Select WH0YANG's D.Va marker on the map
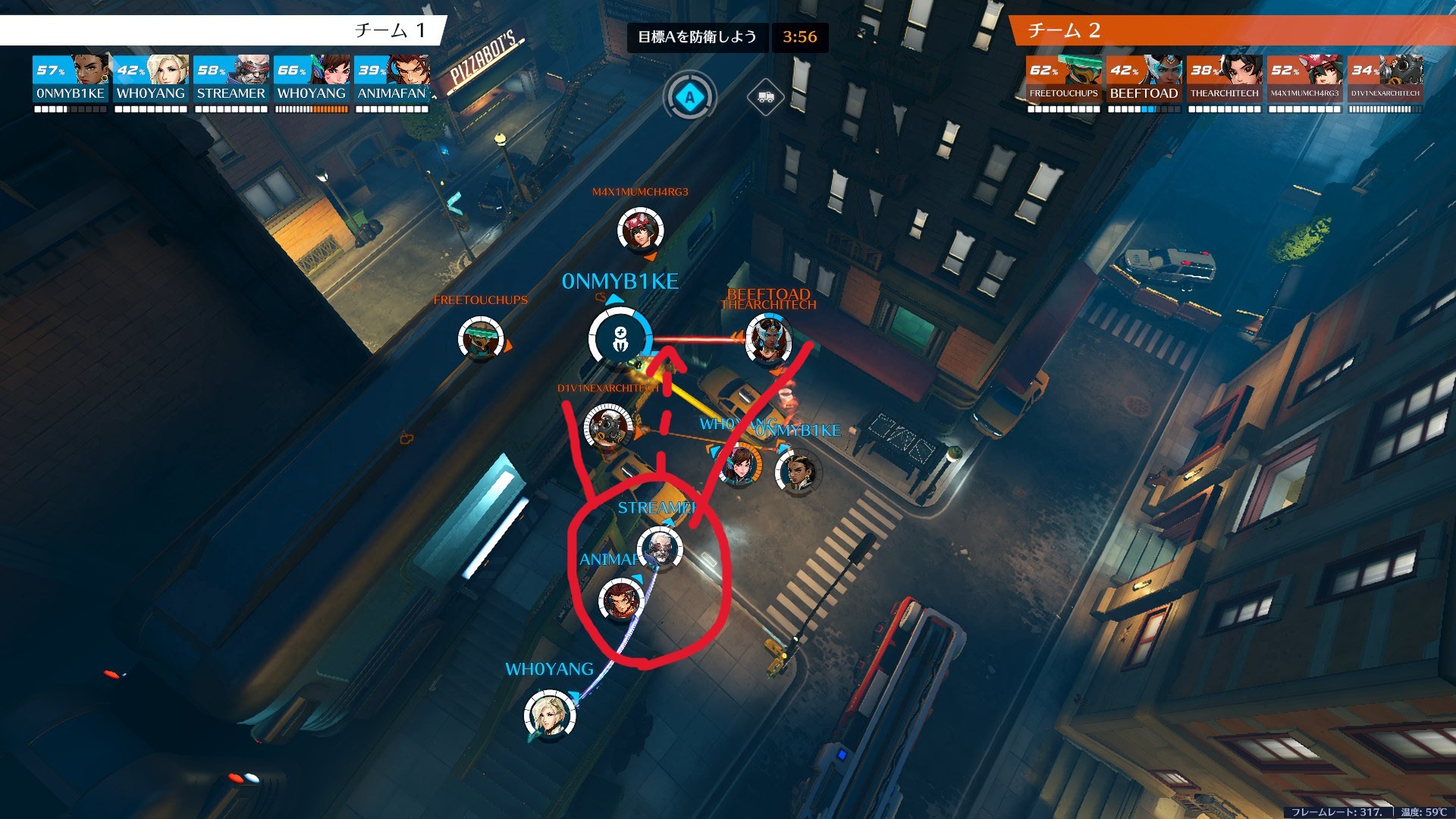The height and width of the screenshot is (819, 1456). pyautogui.click(x=739, y=465)
